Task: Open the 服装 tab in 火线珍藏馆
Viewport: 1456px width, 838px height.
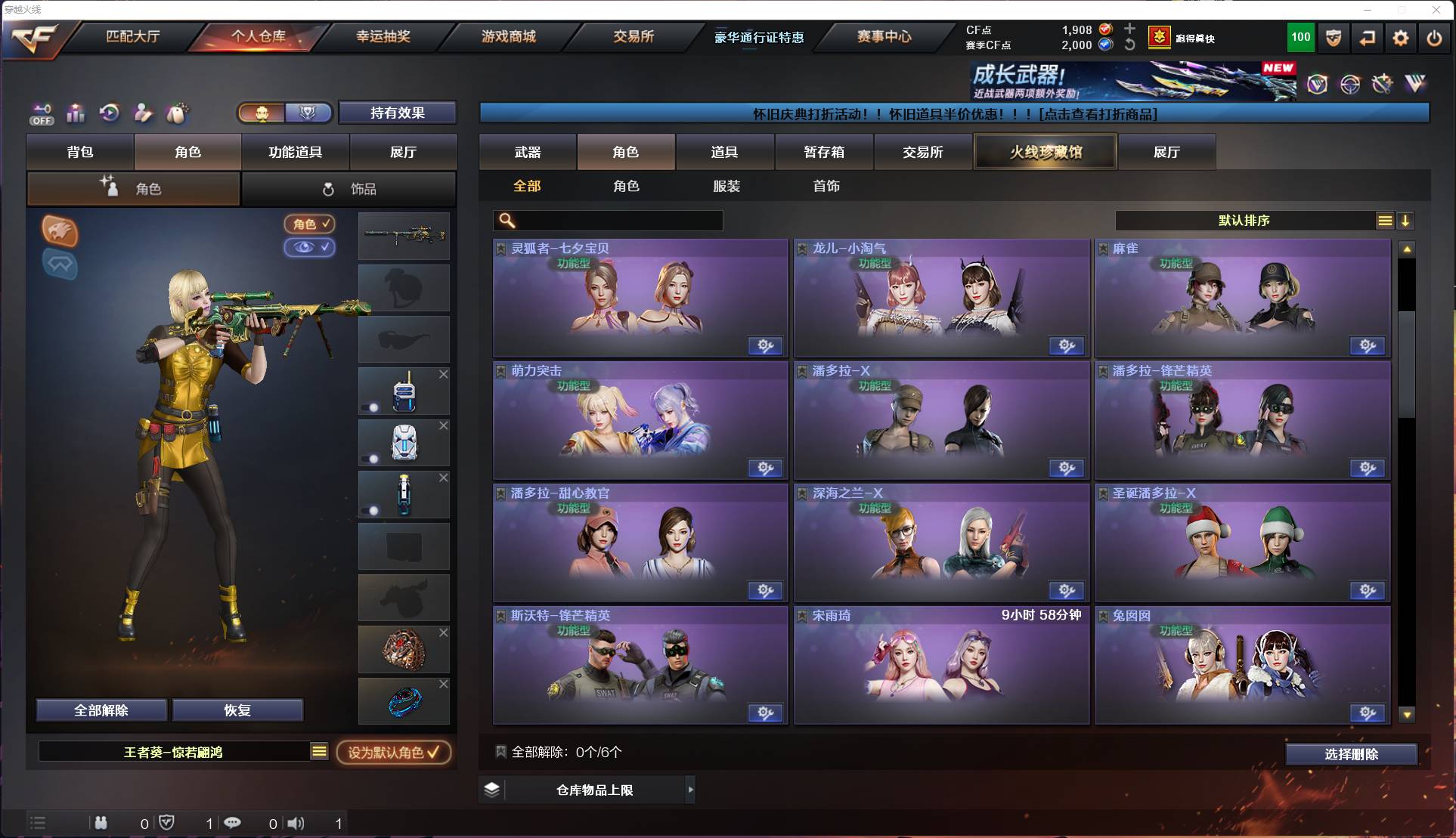Action: (726, 186)
